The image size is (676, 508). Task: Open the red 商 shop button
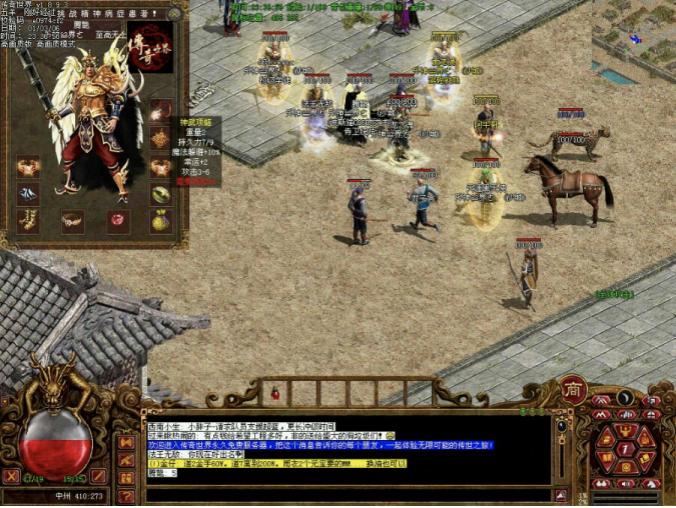click(573, 390)
